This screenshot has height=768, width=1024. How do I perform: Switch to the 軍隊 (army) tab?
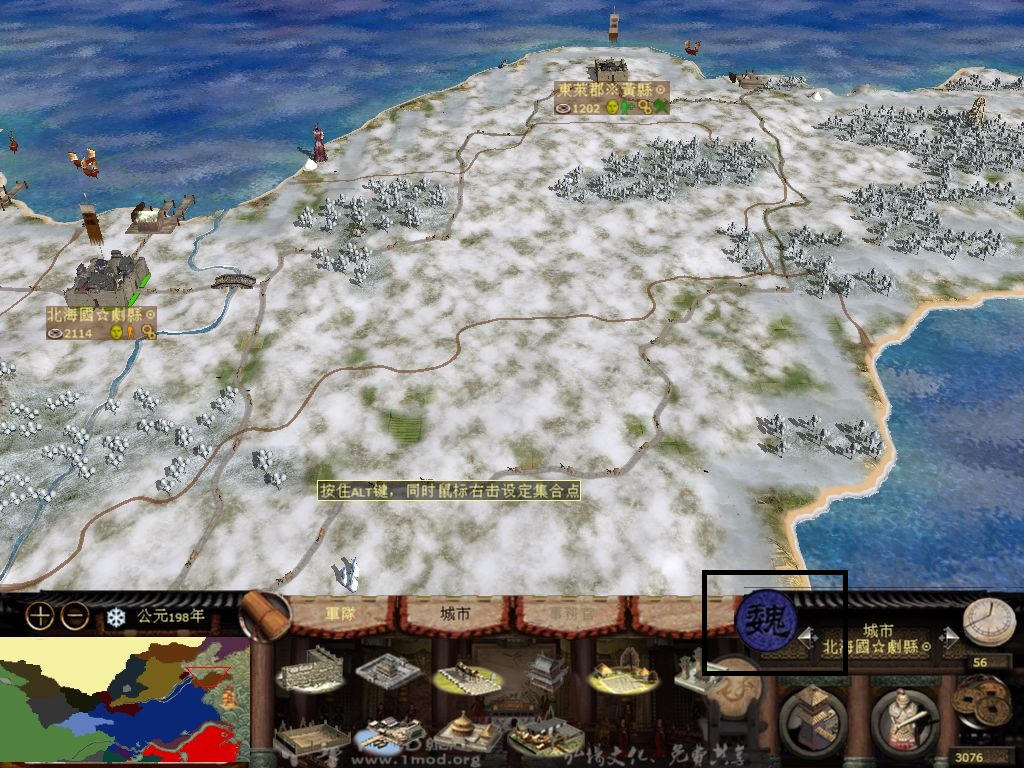tap(346, 613)
